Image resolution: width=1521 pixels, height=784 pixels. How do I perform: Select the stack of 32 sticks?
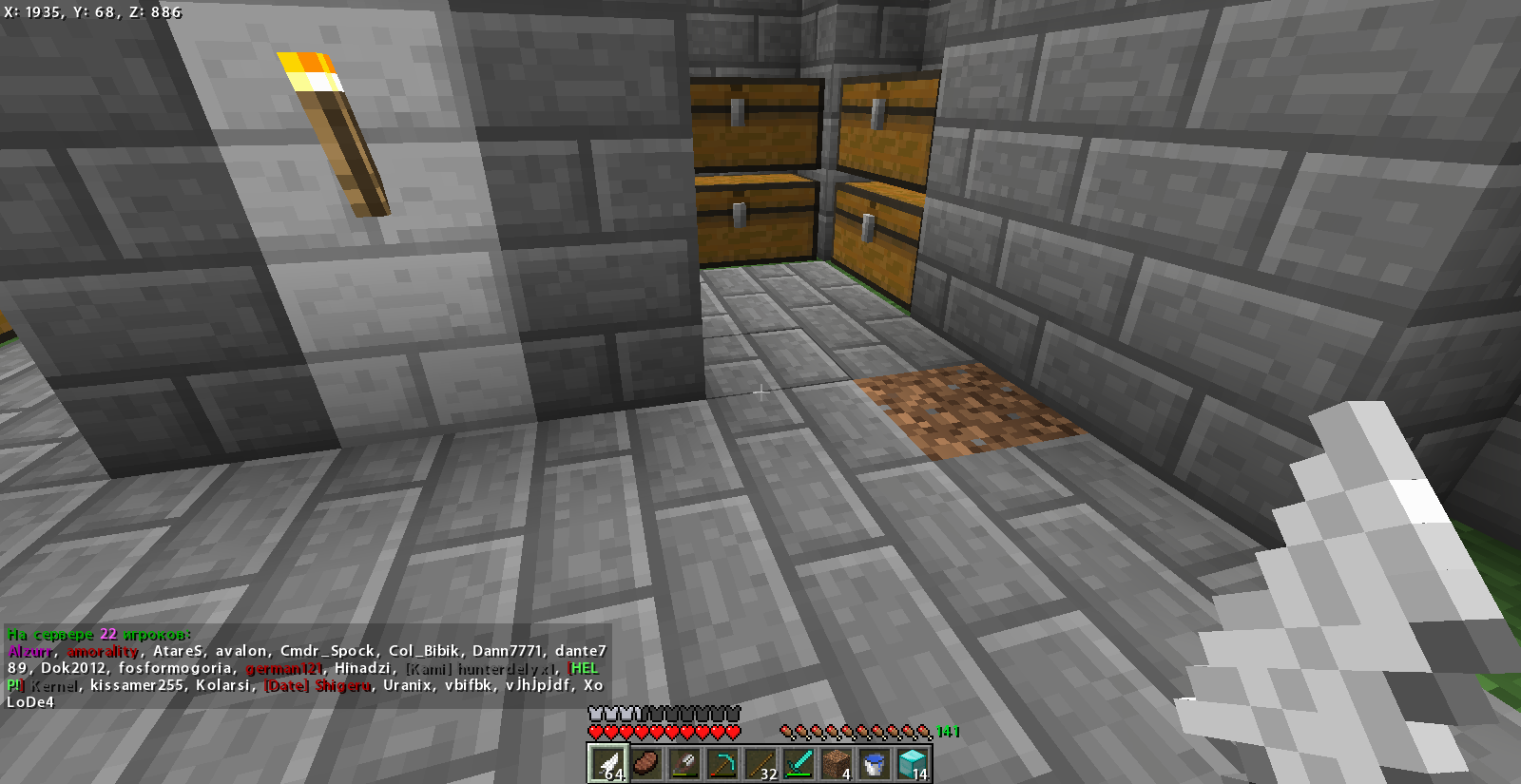point(760,763)
